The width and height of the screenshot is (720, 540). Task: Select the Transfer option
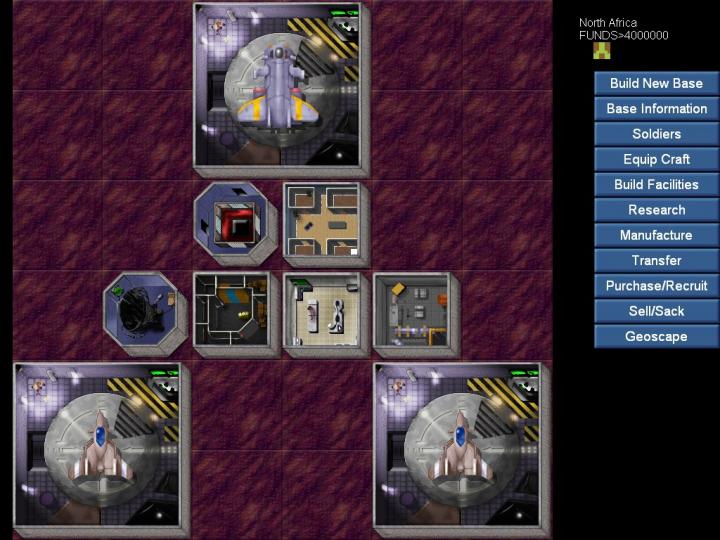pos(656,260)
